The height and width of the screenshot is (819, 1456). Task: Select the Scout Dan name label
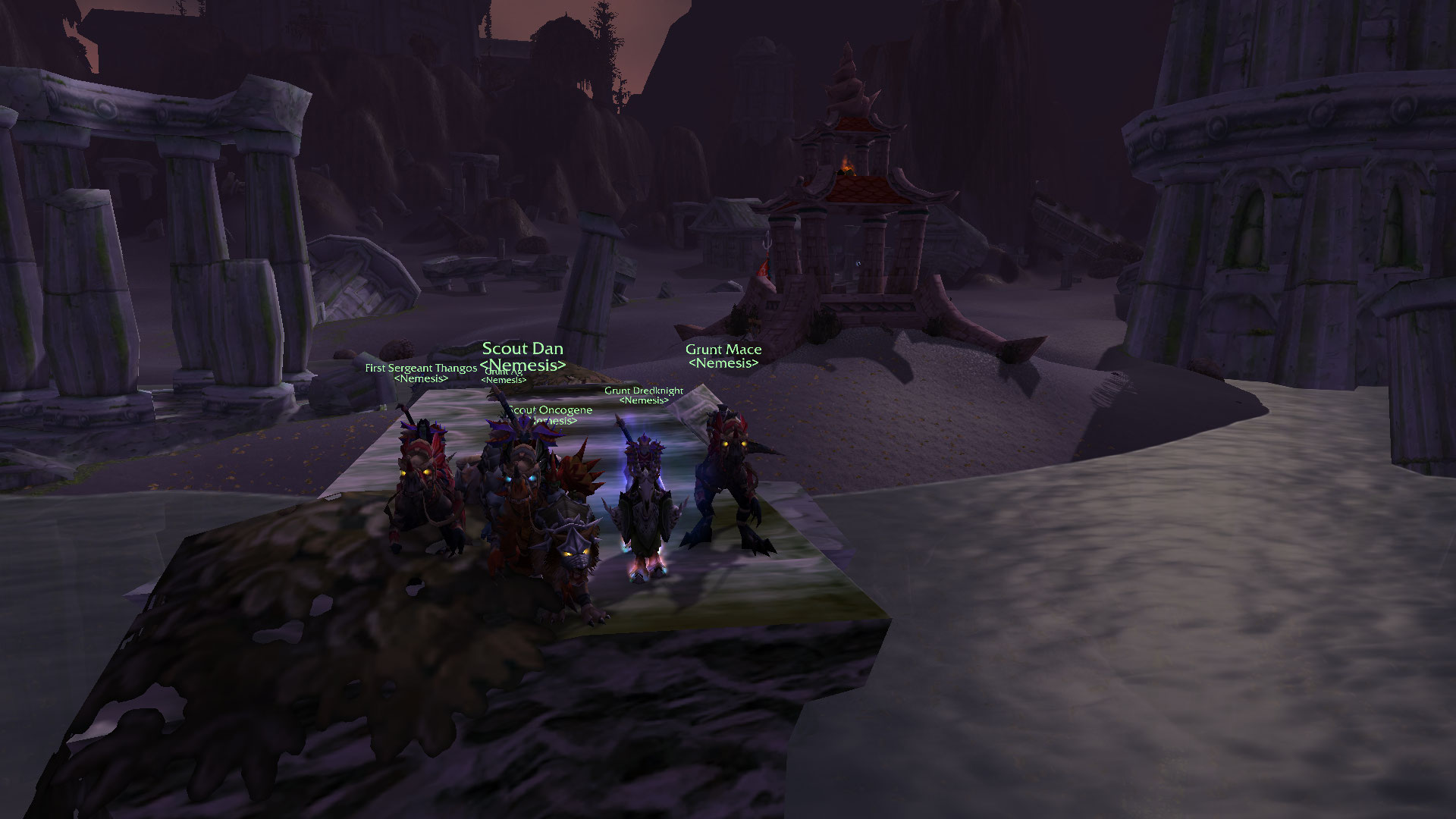click(x=522, y=349)
